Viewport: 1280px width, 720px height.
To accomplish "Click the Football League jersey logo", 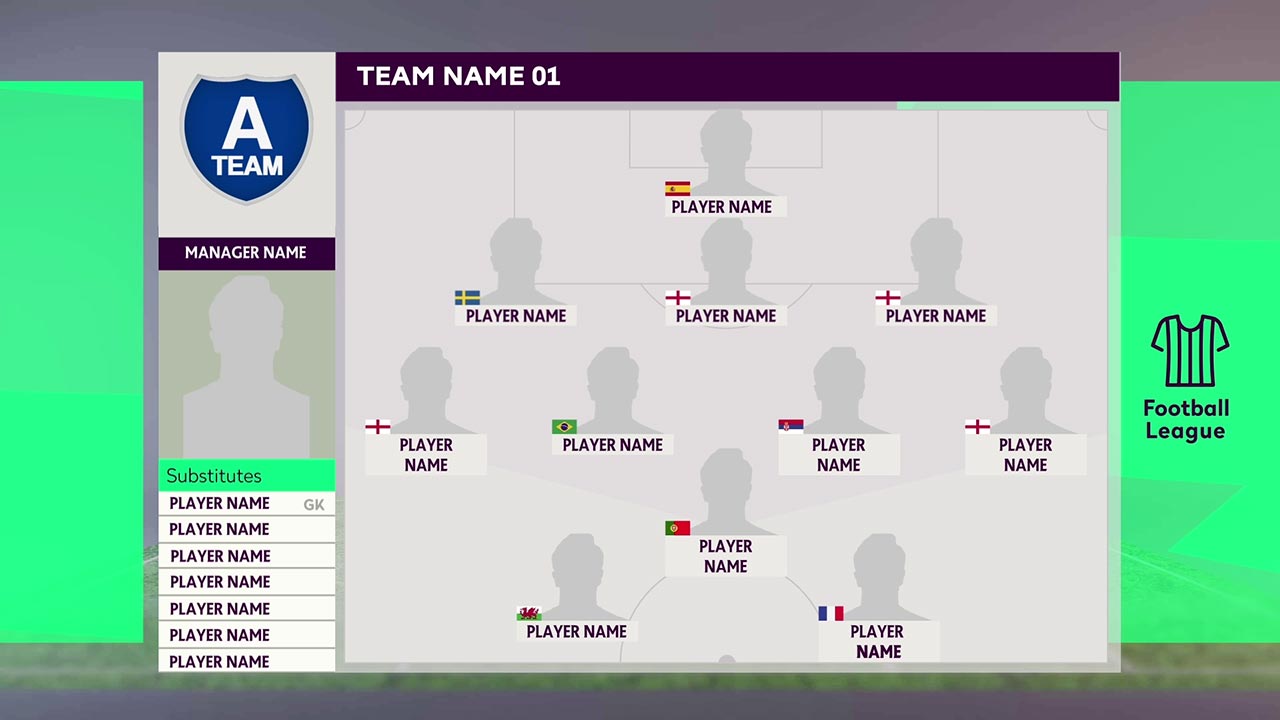I will pyautogui.click(x=1189, y=351).
